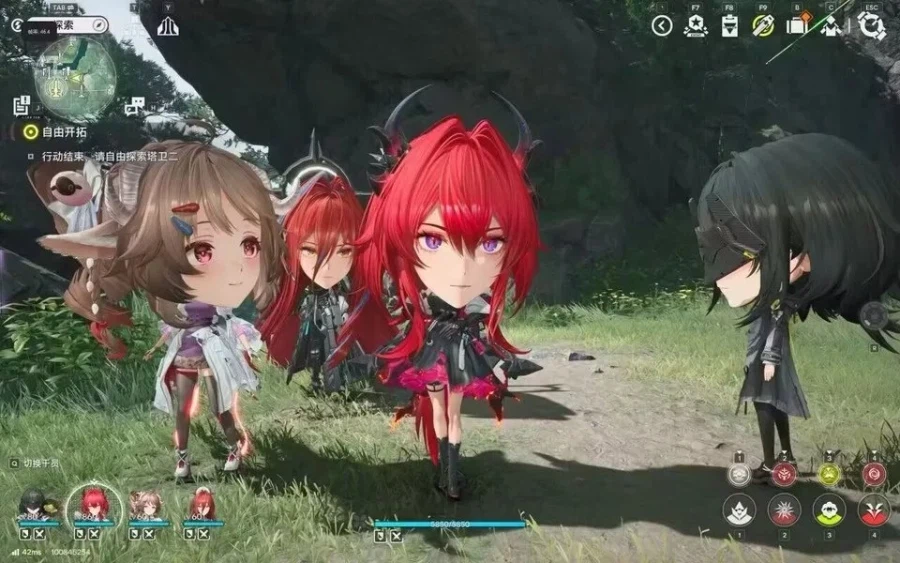
Task: Trigger the red spiral ultimate icon
Action: 874,473
